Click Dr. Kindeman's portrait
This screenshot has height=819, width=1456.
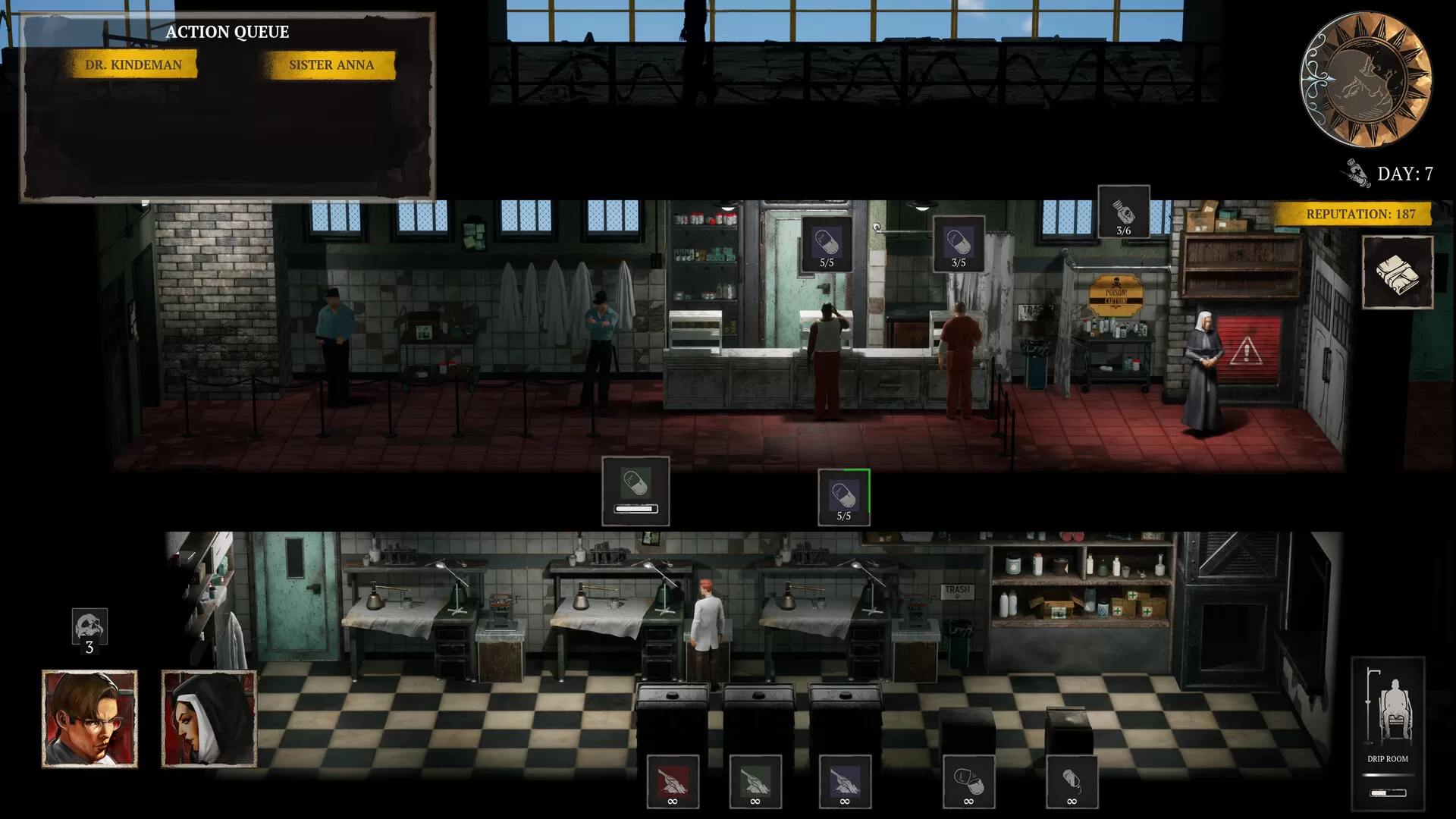(x=89, y=718)
